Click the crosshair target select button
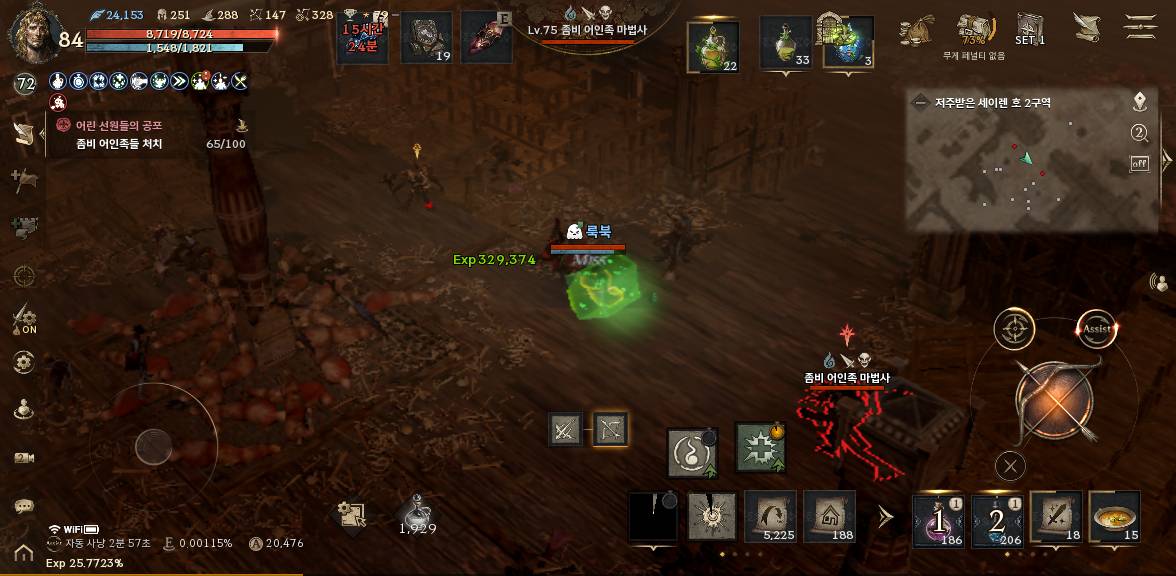The width and height of the screenshot is (1176, 576). [x=1013, y=329]
